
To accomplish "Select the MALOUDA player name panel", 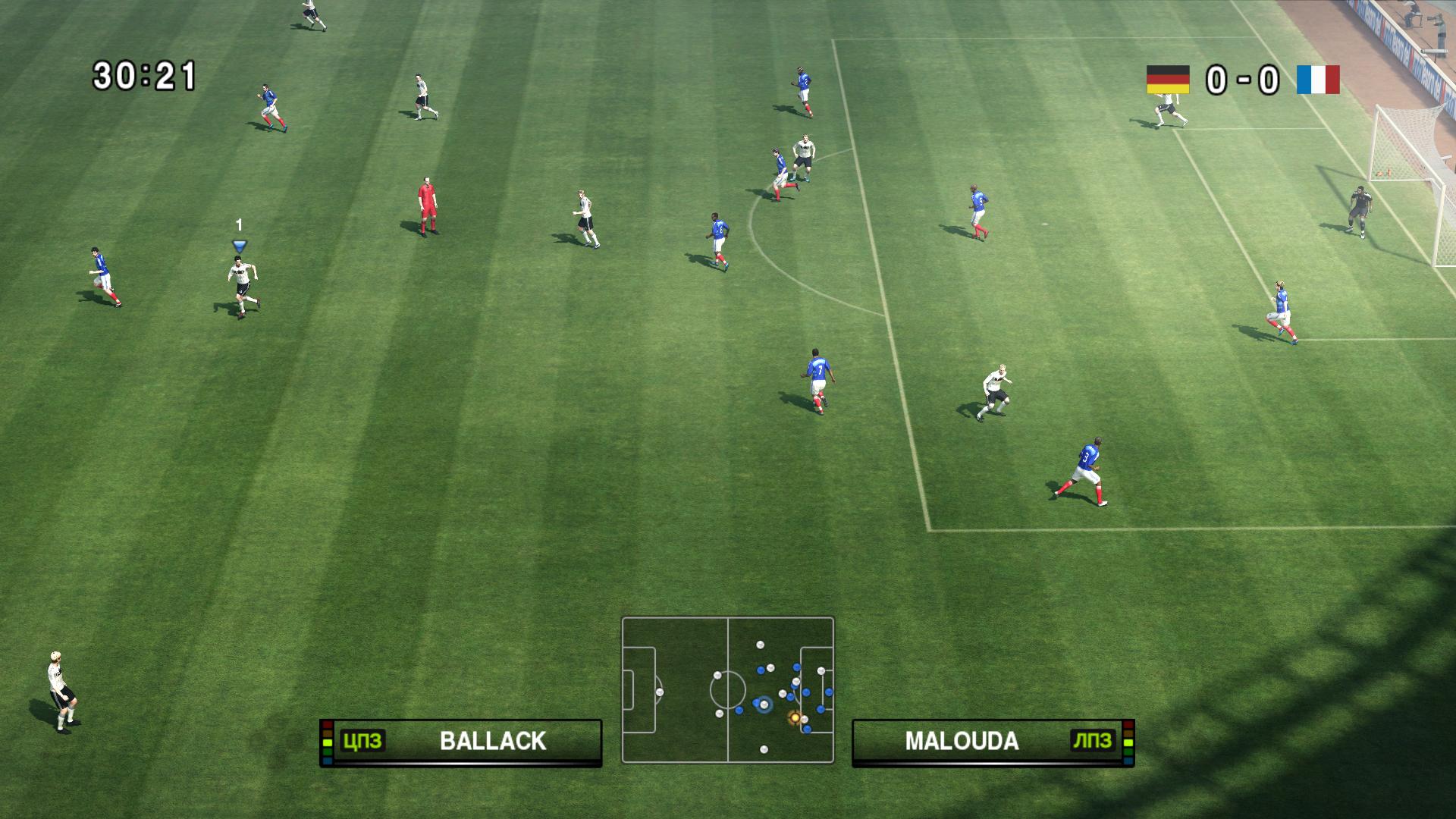I will 993,742.
